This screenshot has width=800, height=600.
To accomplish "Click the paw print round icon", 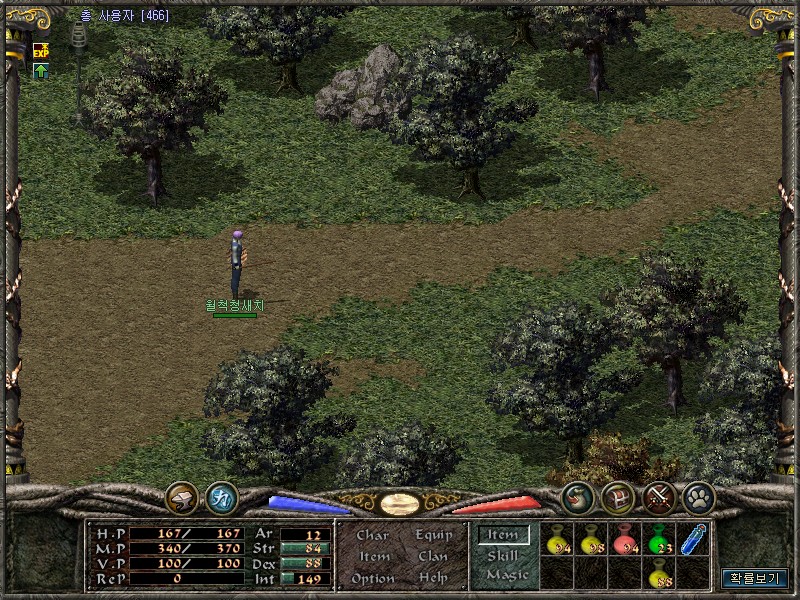I will (x=698, y=497).
